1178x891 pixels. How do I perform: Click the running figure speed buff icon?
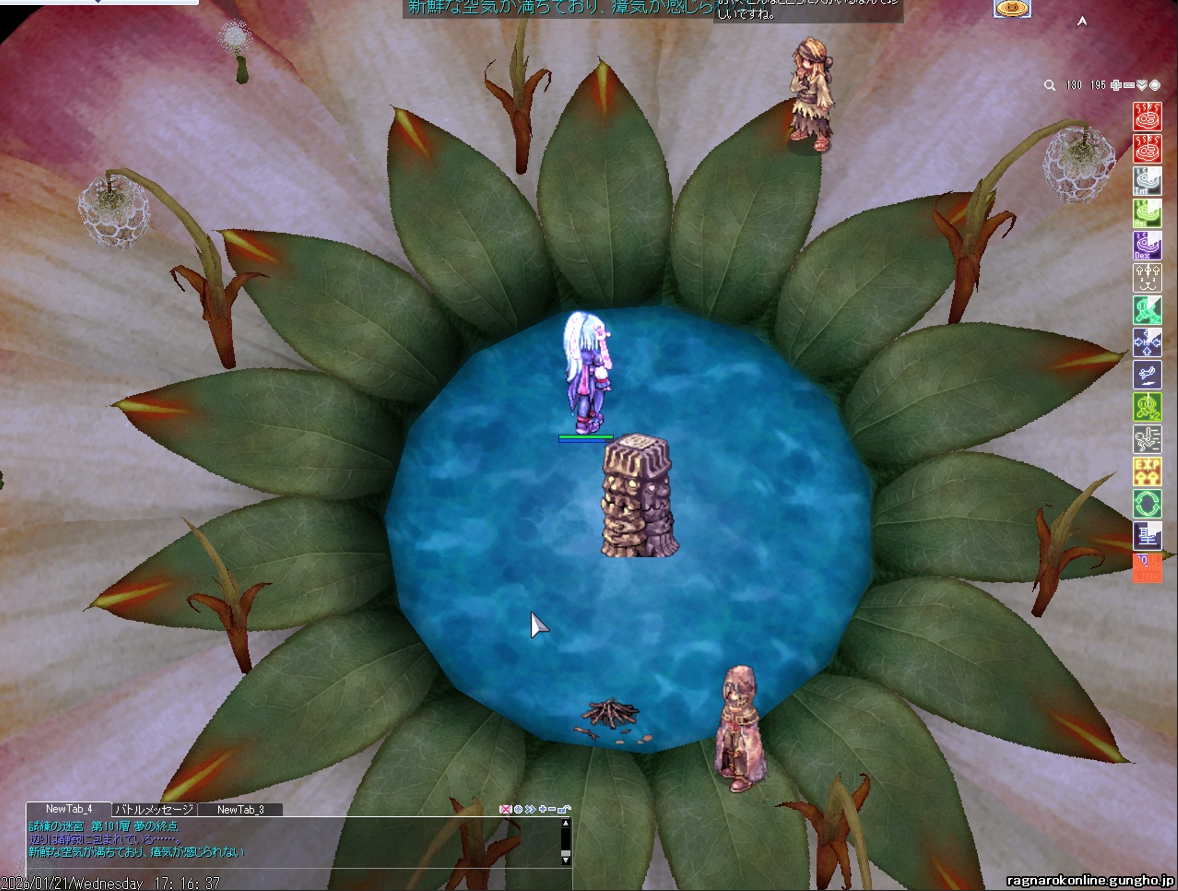click(x=1147, y=439)
